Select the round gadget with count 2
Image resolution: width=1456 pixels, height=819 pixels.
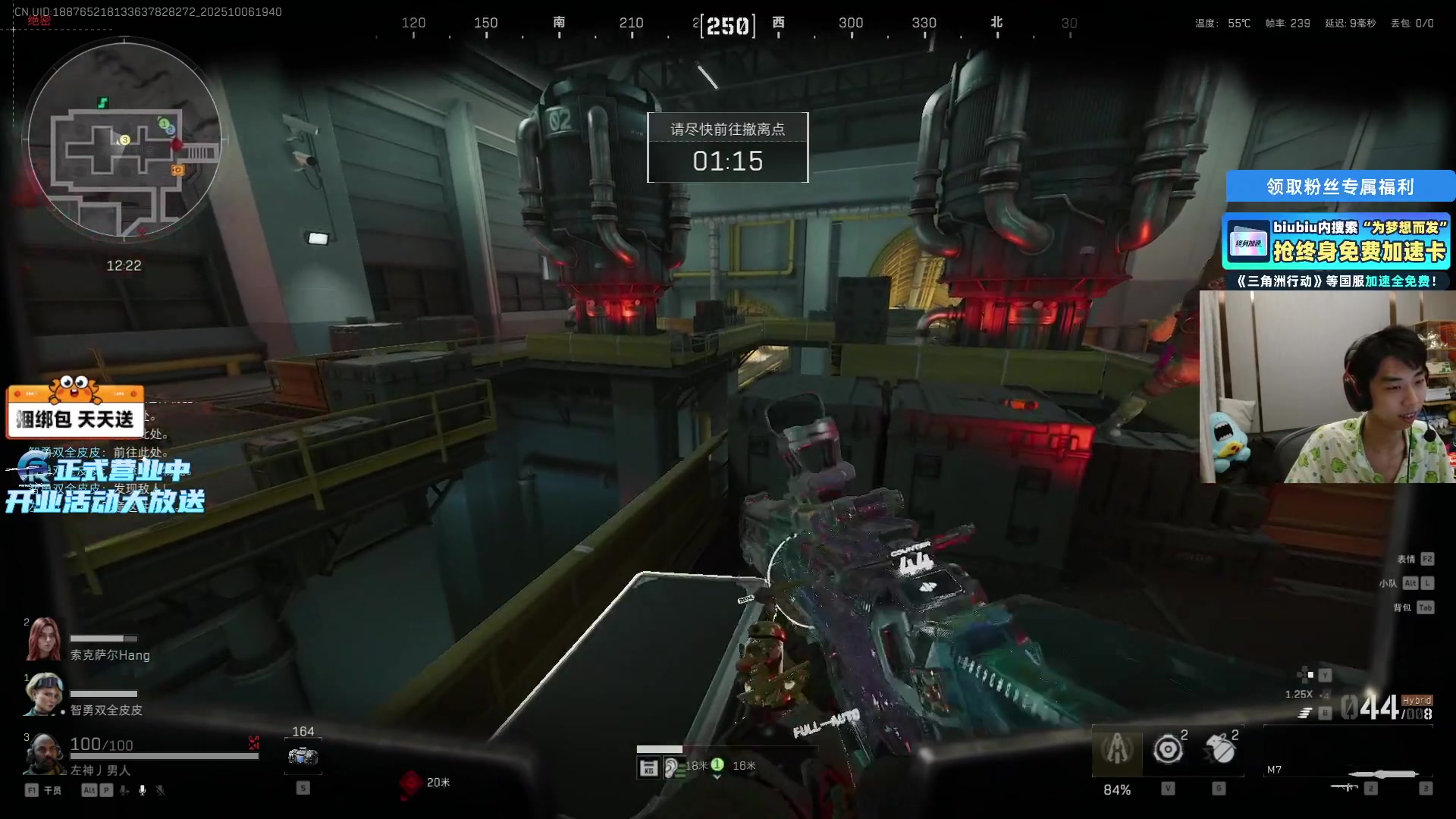(1168, 749)
